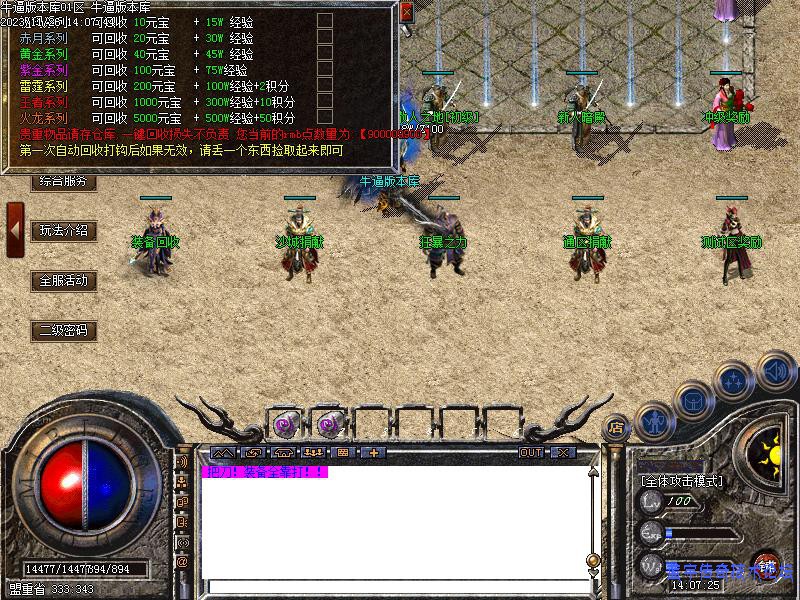This screenshot has width=800, height=600.
Task: Show the 全服活动 events list
Action: 64,281
